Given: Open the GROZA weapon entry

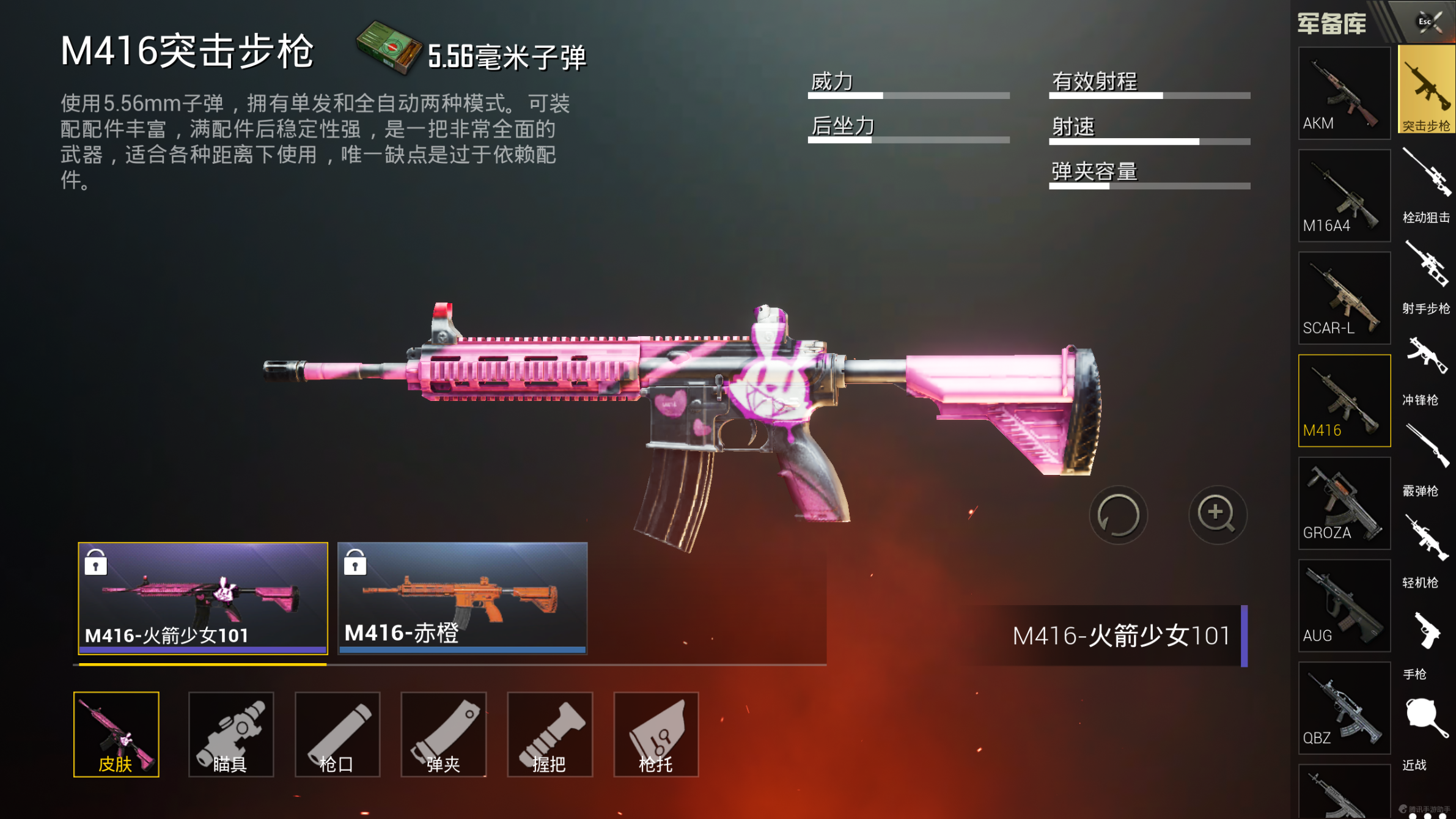Looking at the screenshot, I should 1344,501.
